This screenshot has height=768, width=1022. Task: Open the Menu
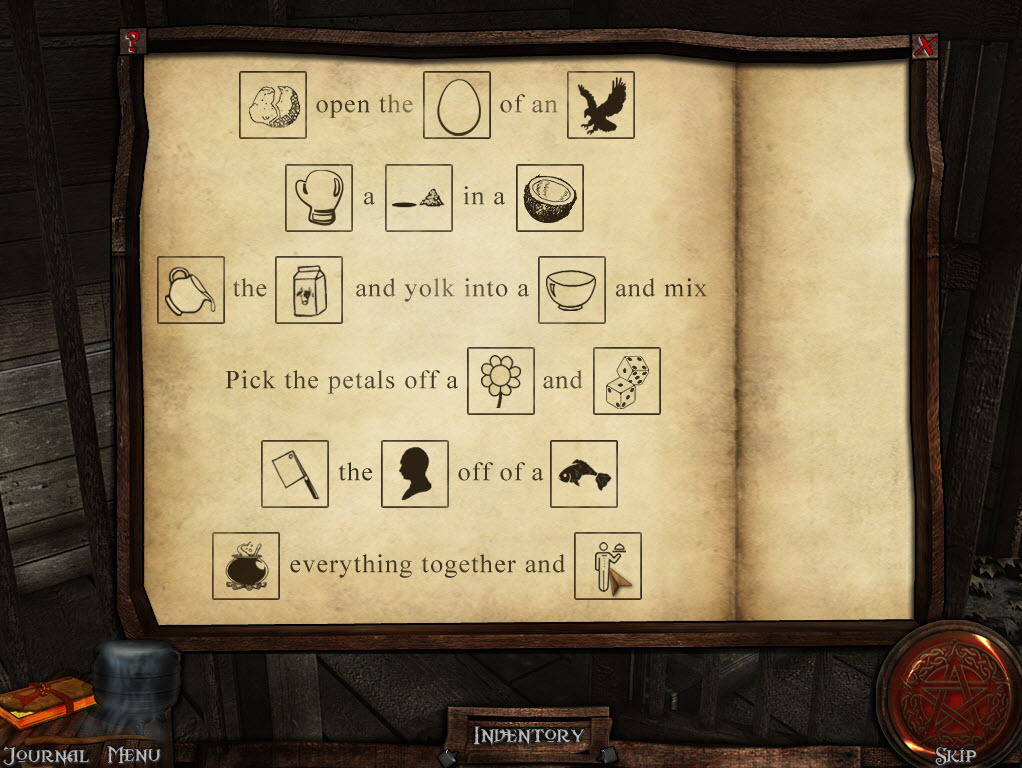tap(133, 755)
